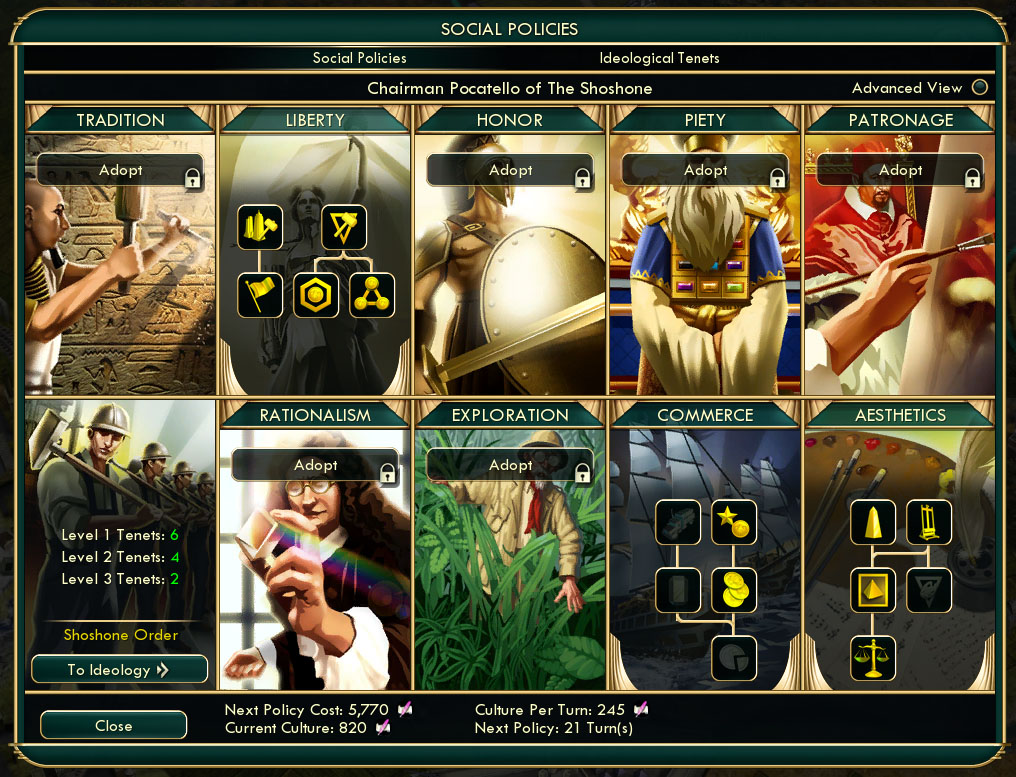Adopt the Tradition policy branch
Image resolution: width=1016 pixels, height=777 pixels.
[x=120, y=170]
